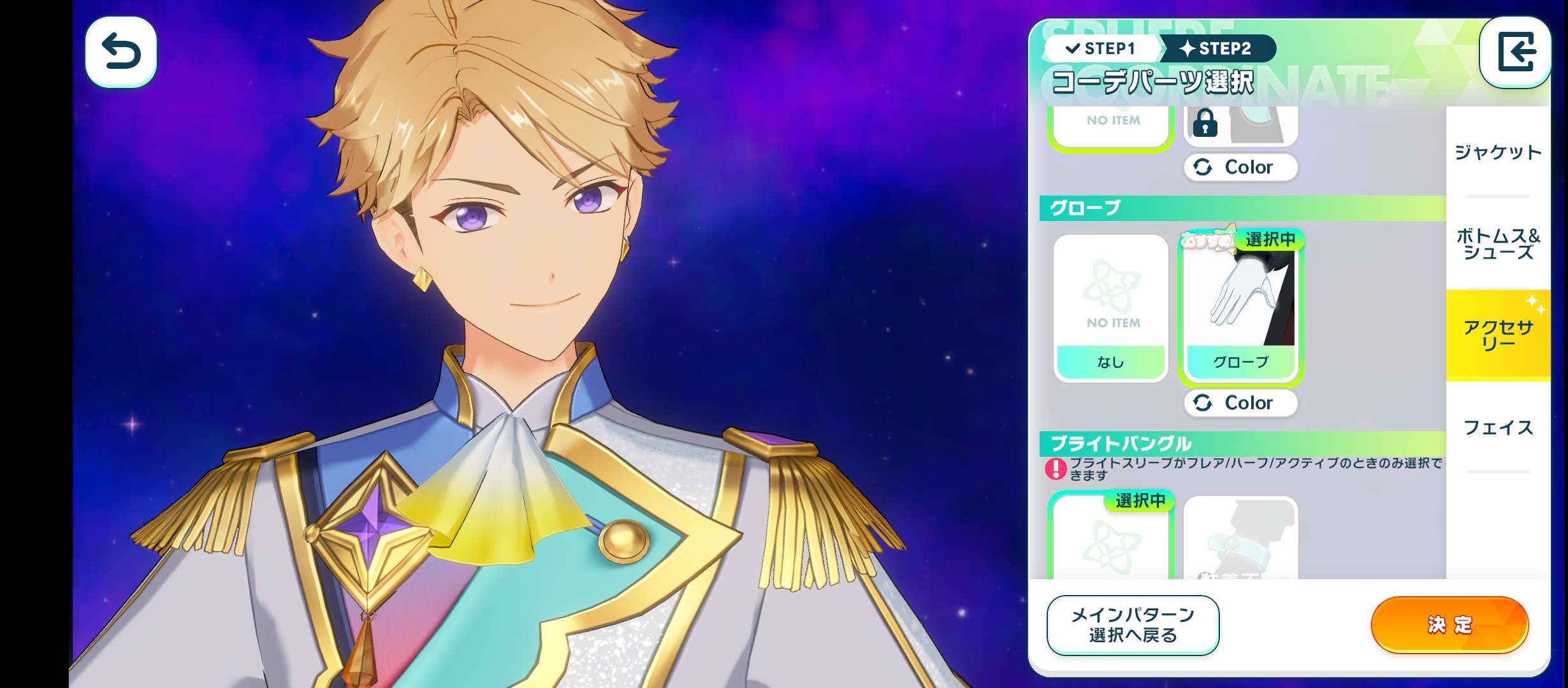Select the locked item thumbnail
1568x688 pixels.
click(x=1240, y=125)
